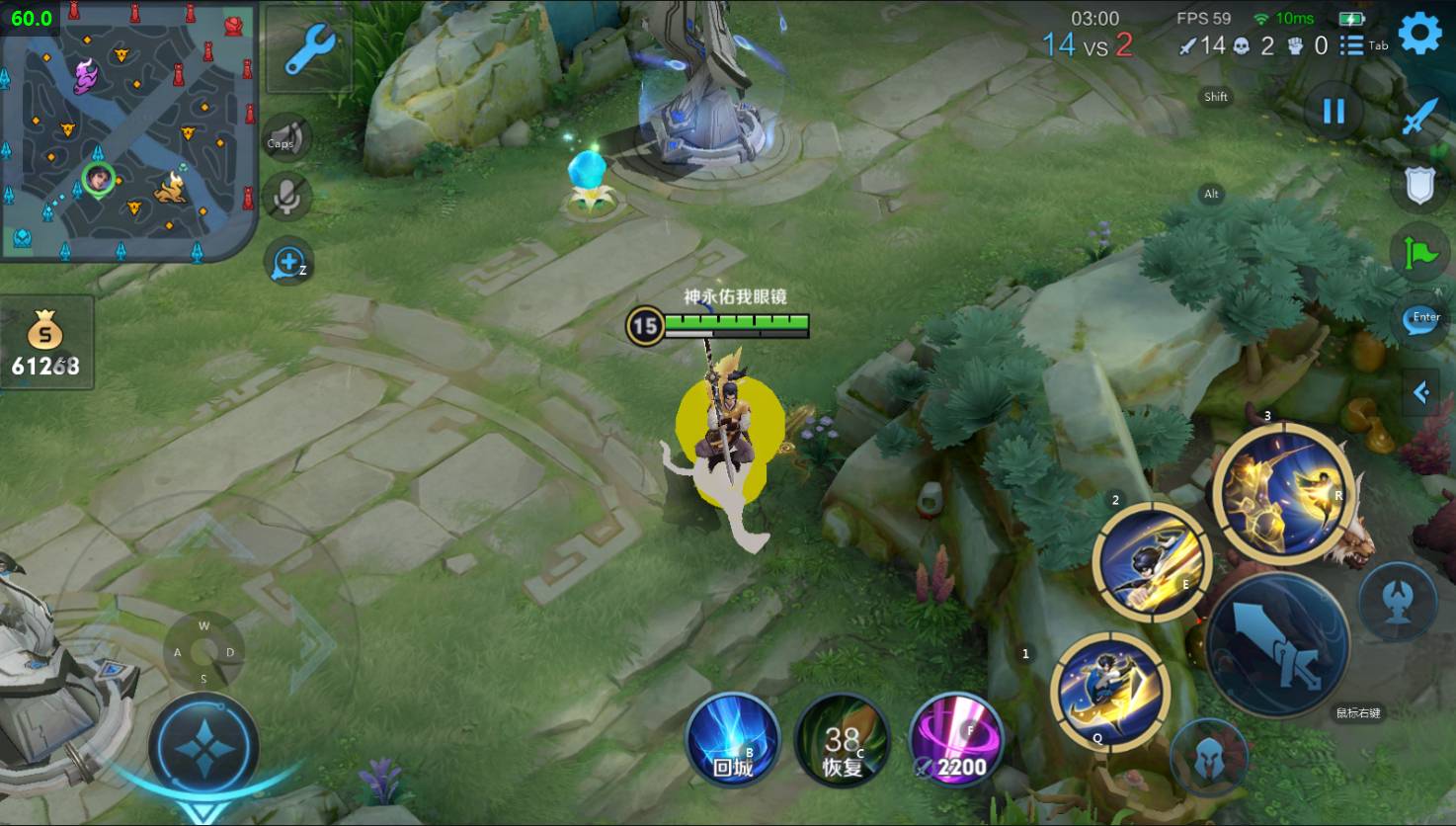
Task: Open the settings gear menu
Action: coord(1419,35)
